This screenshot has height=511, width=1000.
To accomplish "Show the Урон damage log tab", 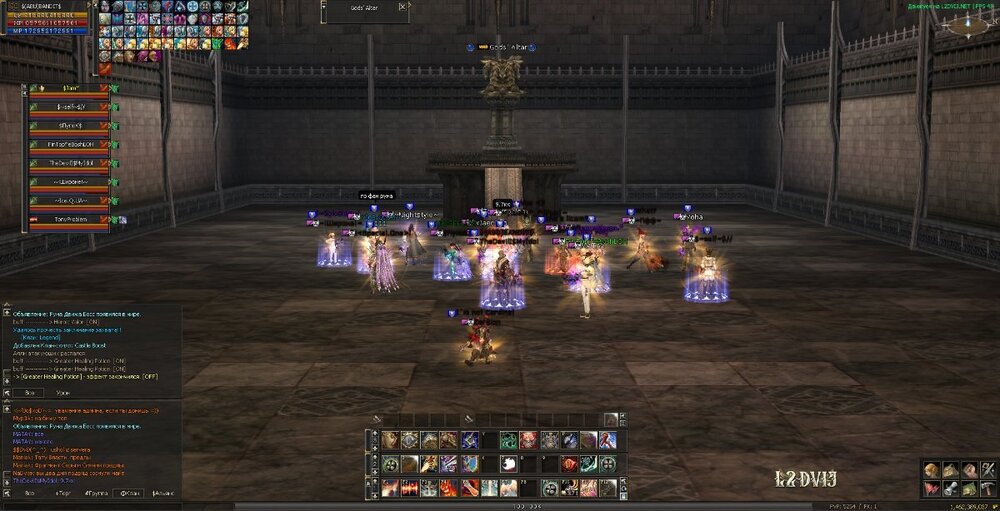I will (x=63, y=394).
